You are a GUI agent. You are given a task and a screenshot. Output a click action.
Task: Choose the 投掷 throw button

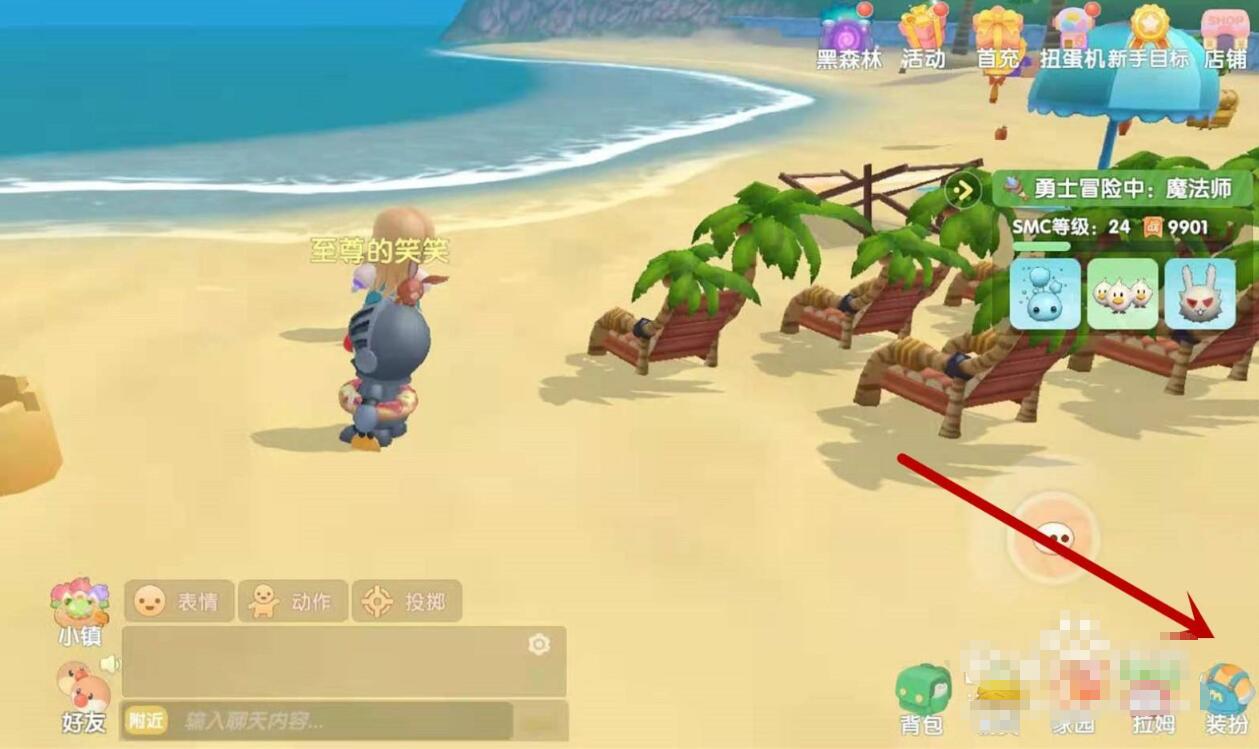point(407,601)
